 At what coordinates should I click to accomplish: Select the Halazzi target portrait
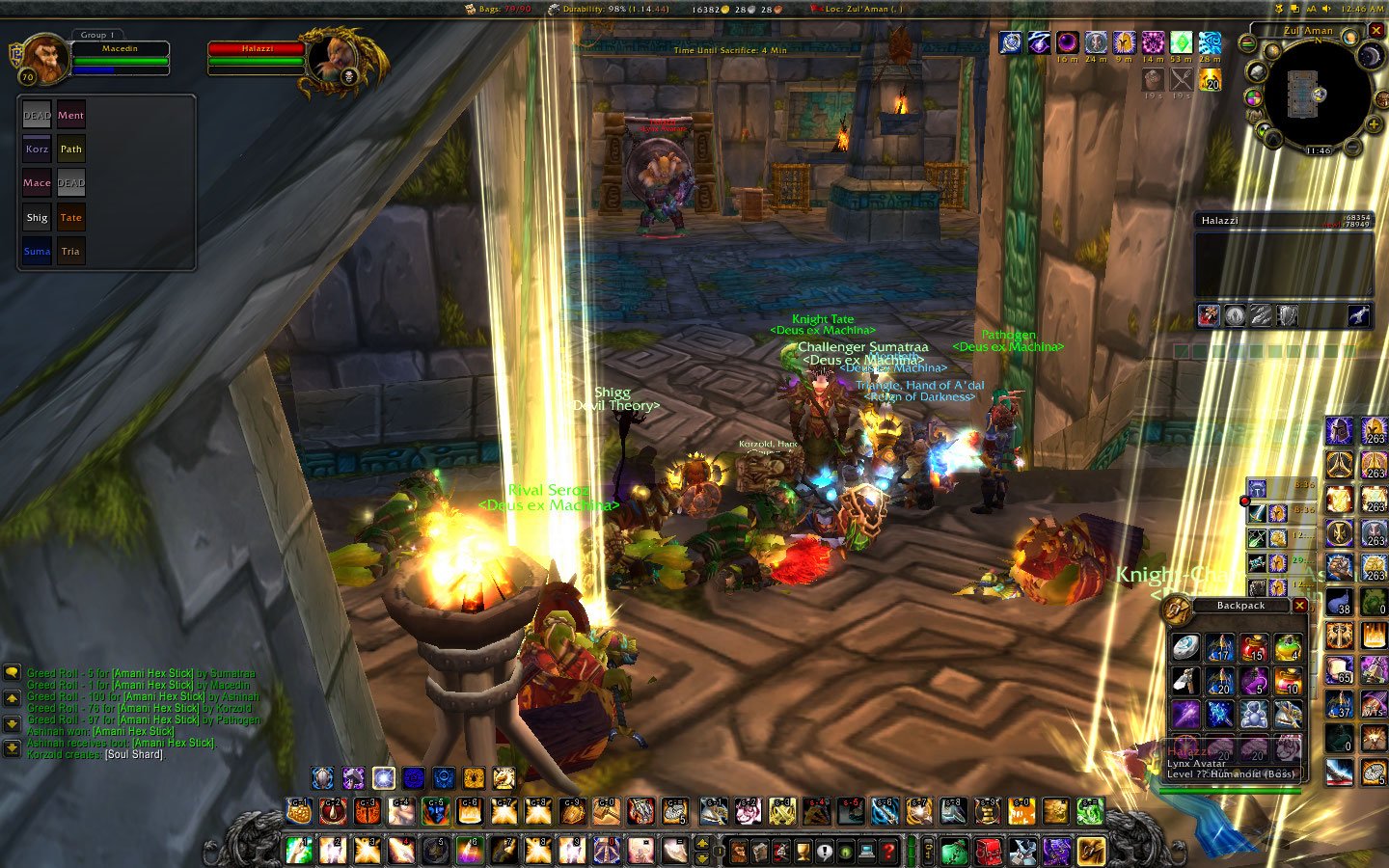tap(335, 60)
